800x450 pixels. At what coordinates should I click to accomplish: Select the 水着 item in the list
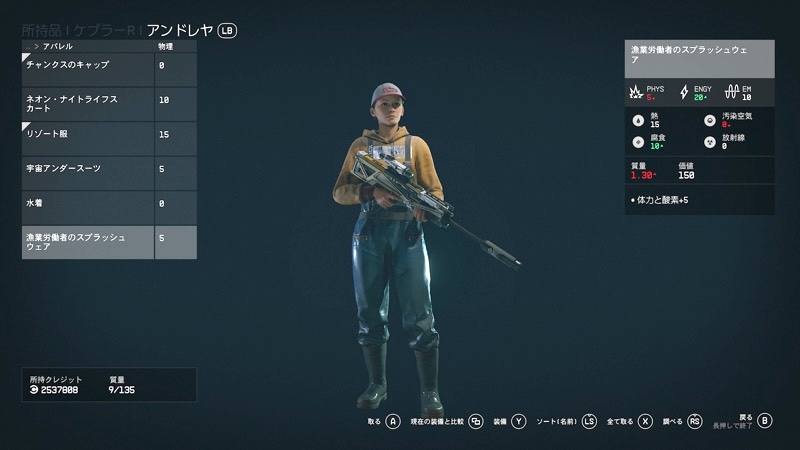coord(88,203)
